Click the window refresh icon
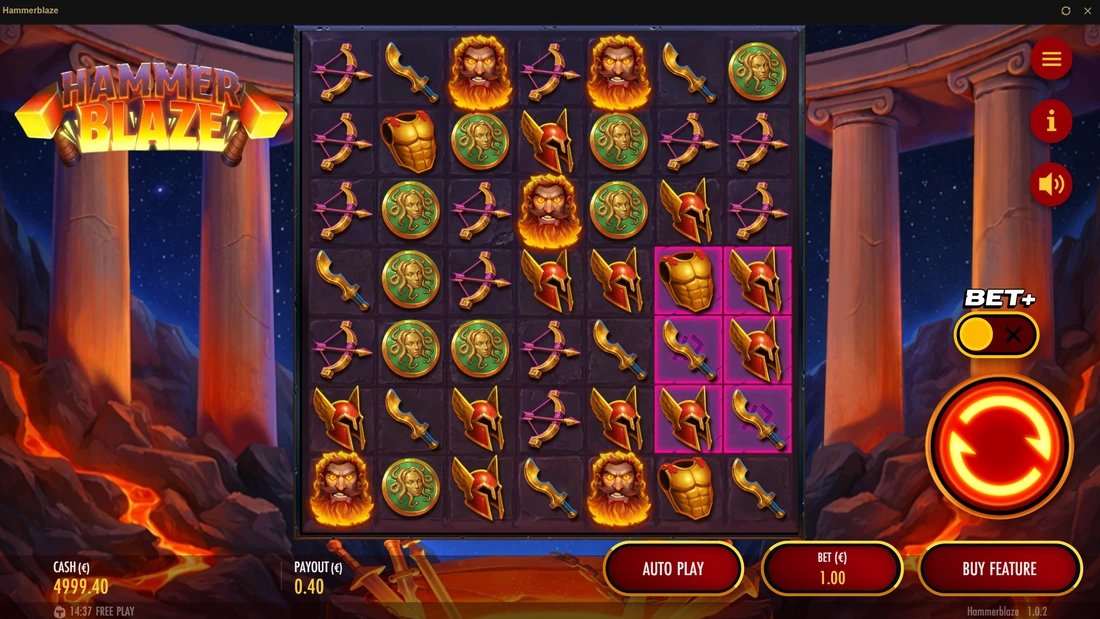The height and width of the screenshot is (619, 1100). coord(1066,11)
